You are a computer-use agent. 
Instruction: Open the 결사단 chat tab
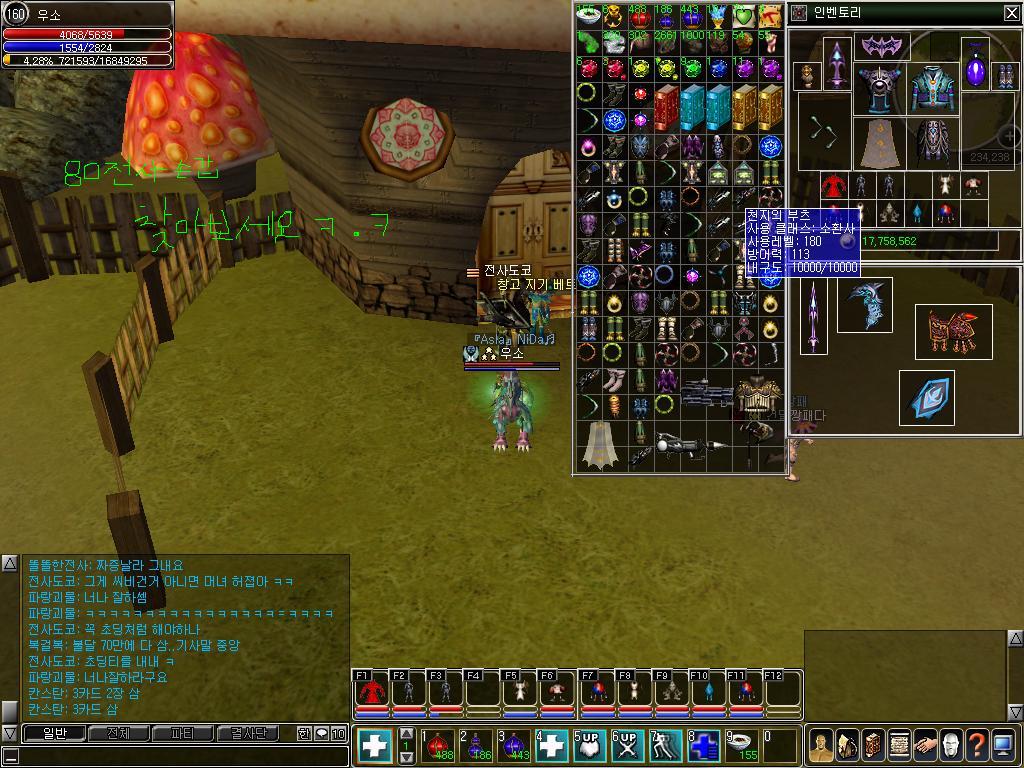pos(248,734)
